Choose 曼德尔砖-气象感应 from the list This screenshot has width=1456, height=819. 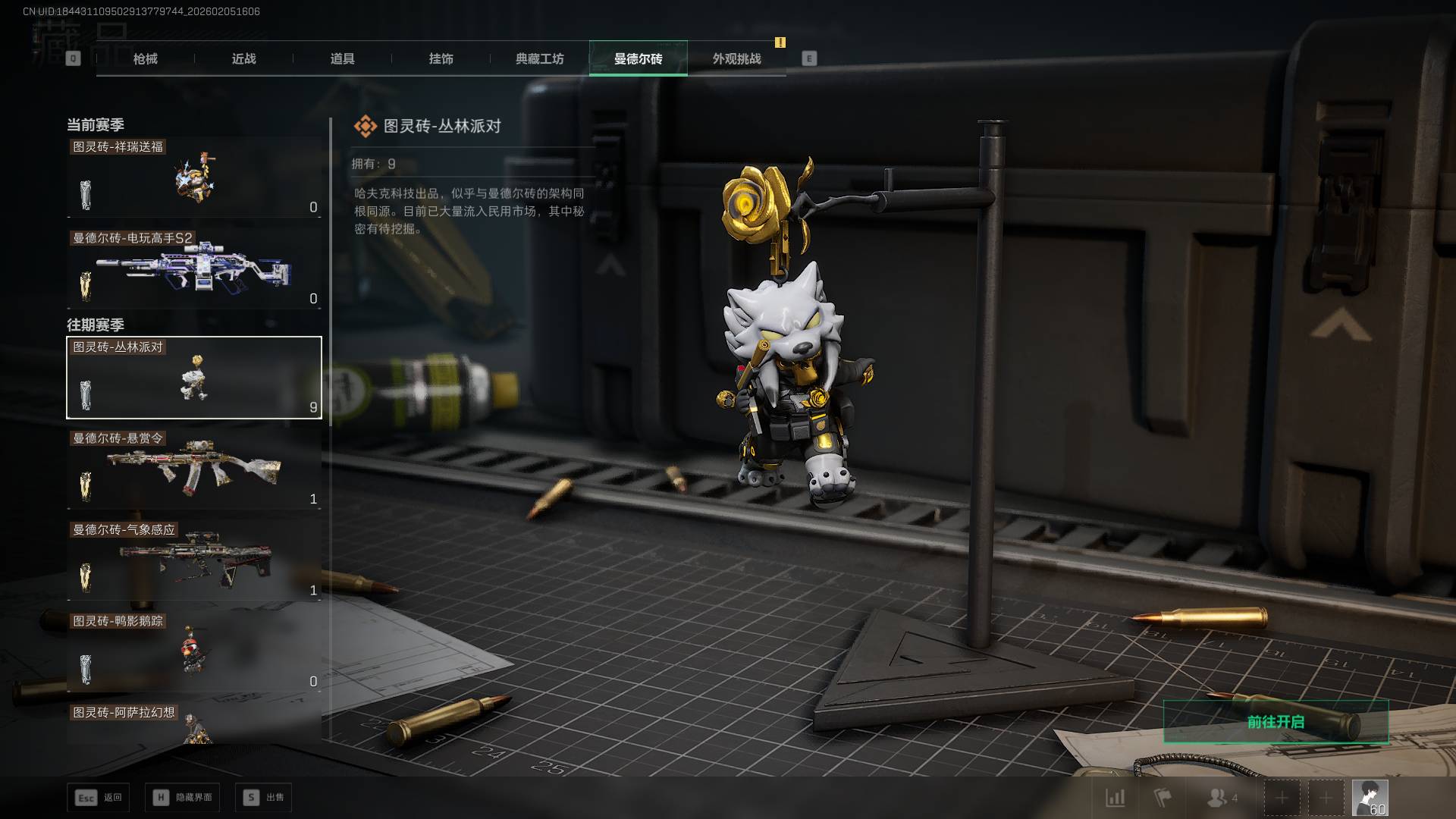(x=194, y=561)
